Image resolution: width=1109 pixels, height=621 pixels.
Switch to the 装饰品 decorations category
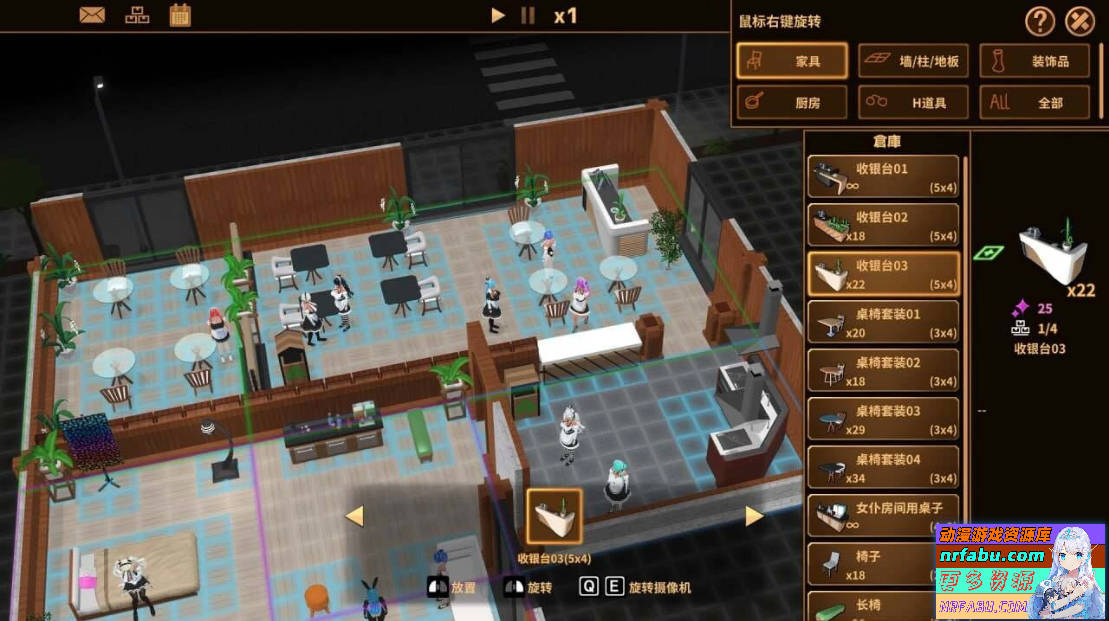point(1034,61)
